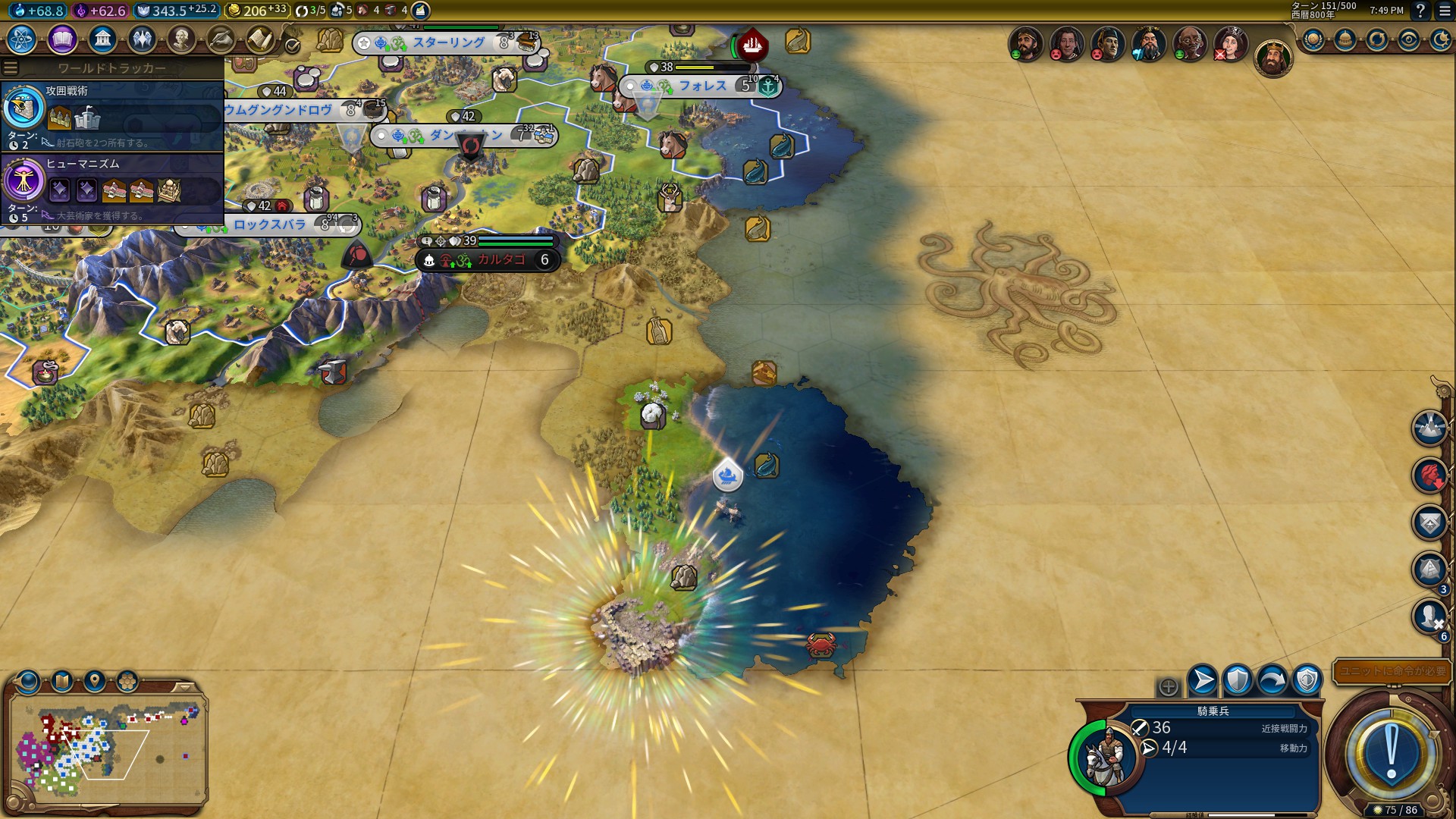Open the main game menu hamburger button
This screenshot has width=1456, height=819.
1445,11
